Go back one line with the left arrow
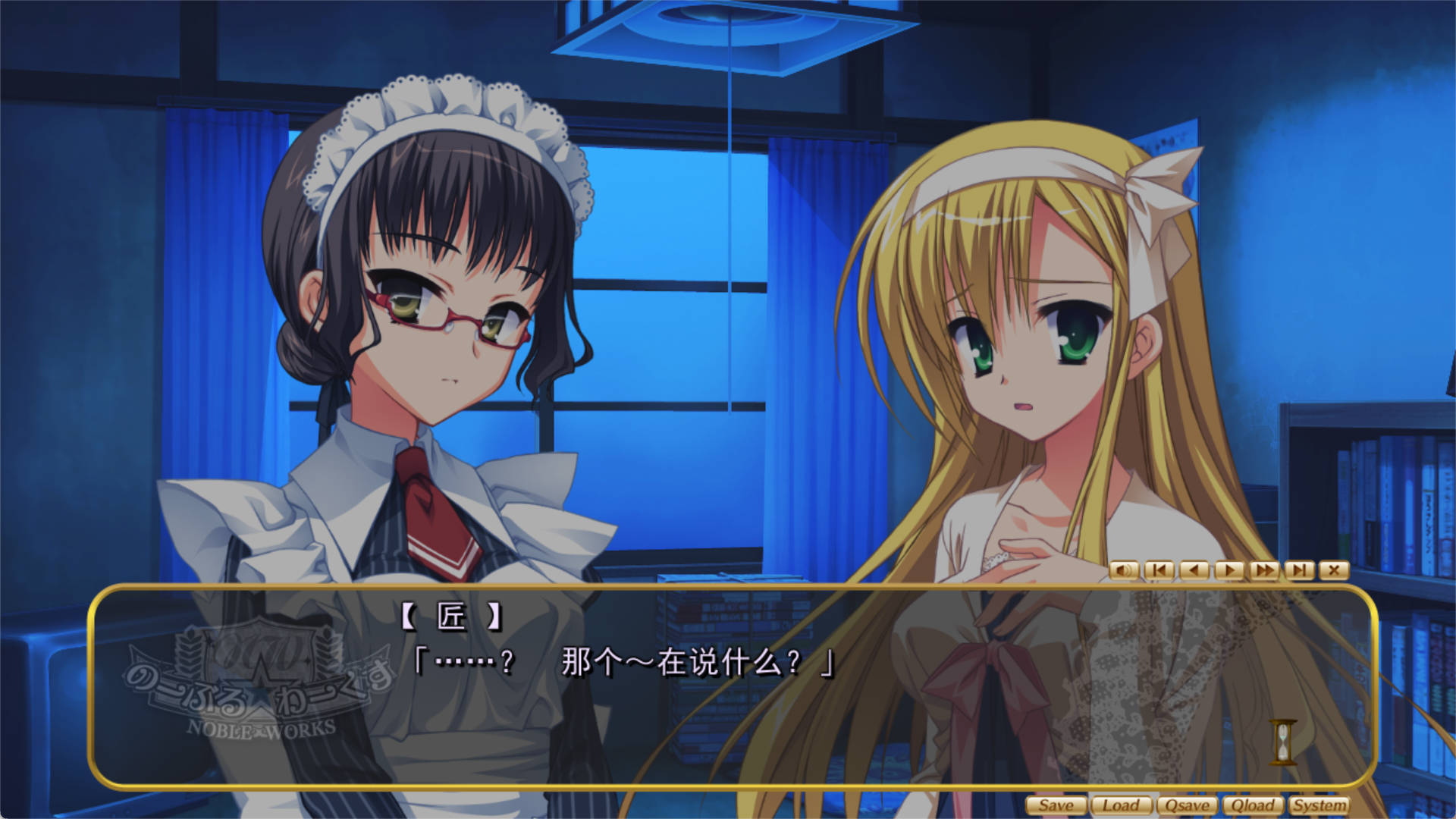 click(x=1194, y=570)
